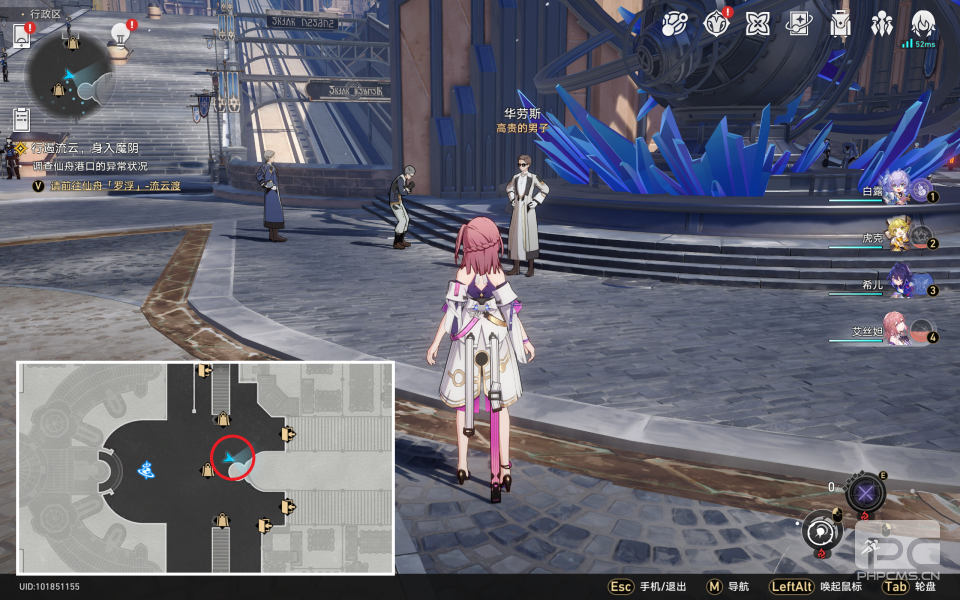960x600 pixels.
Task: Open the connected-nodes icon in top bar
Action: (674, 24)
